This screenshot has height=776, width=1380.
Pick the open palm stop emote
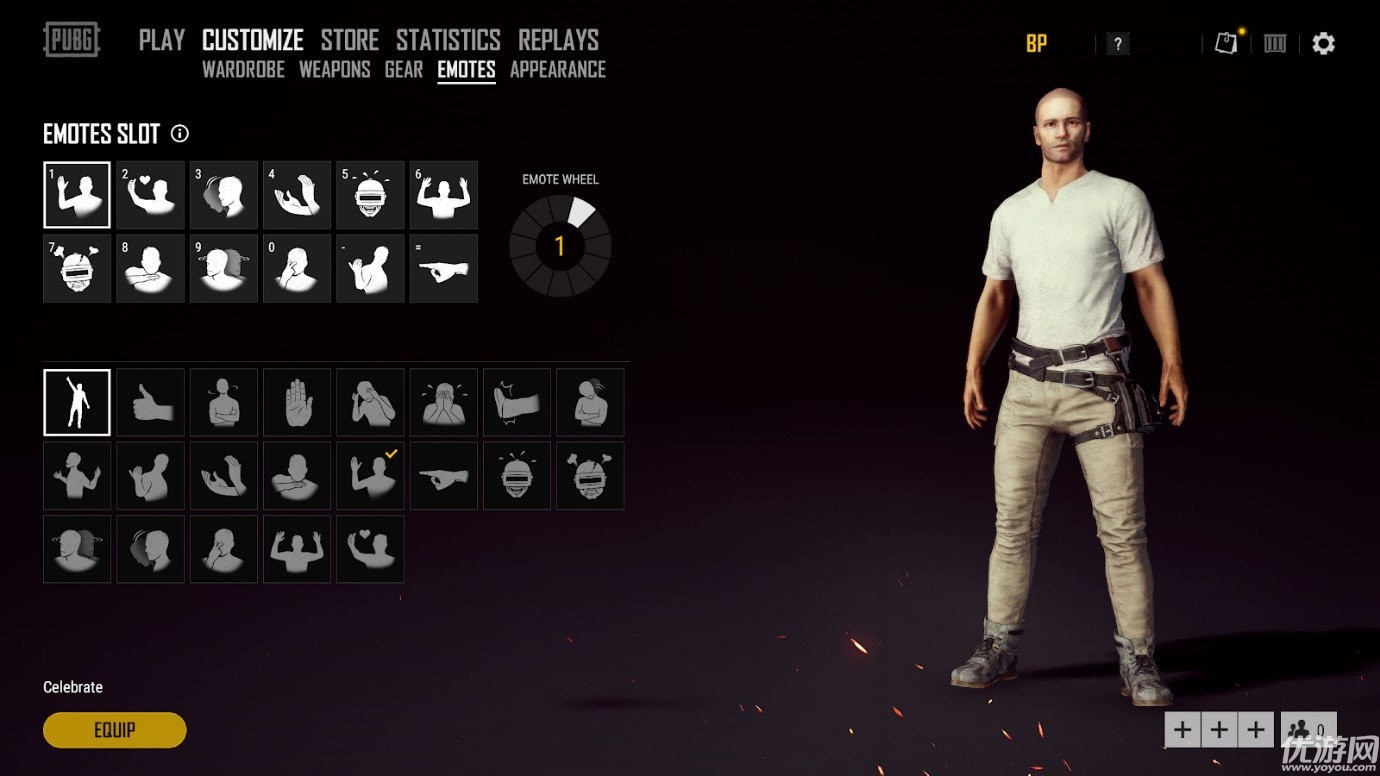(297, 402)
